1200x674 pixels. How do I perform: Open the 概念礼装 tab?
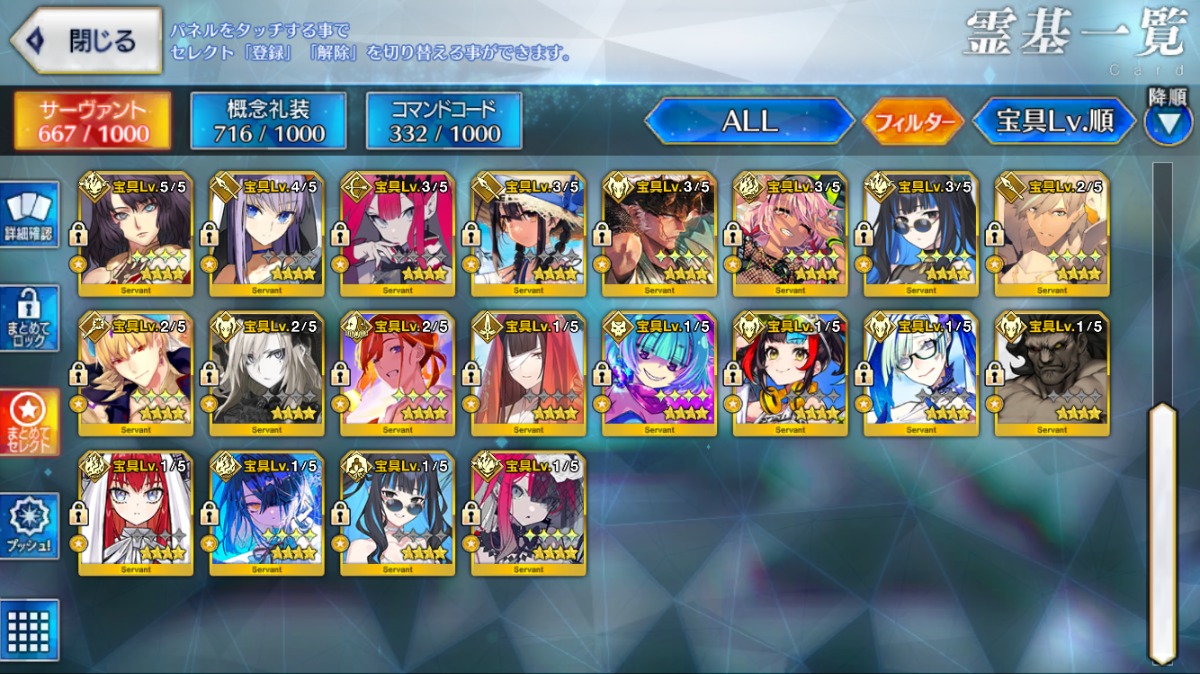coord(268,121)
